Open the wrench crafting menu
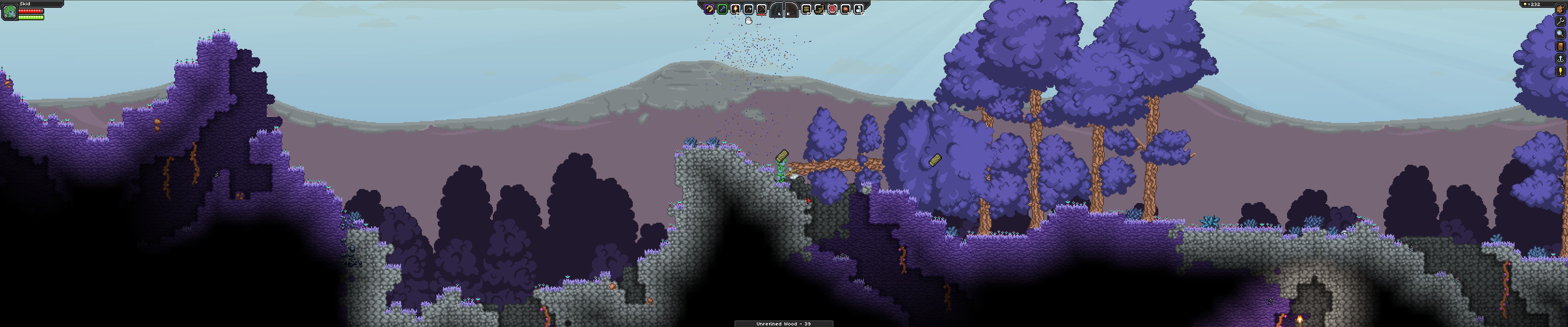 click(1560, 22)
